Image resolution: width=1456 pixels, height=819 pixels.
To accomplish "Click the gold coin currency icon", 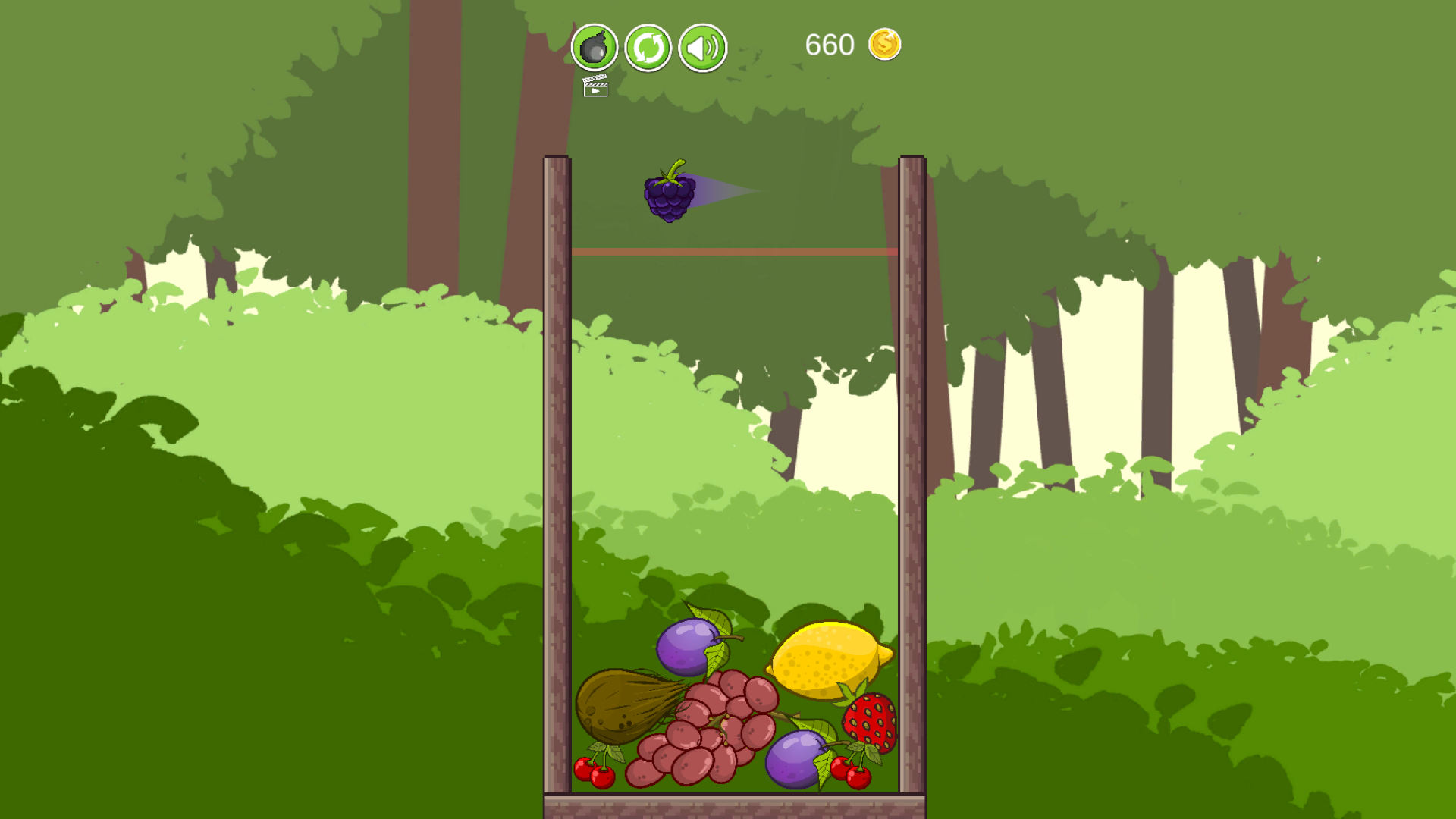I will (x=884, y=44).
